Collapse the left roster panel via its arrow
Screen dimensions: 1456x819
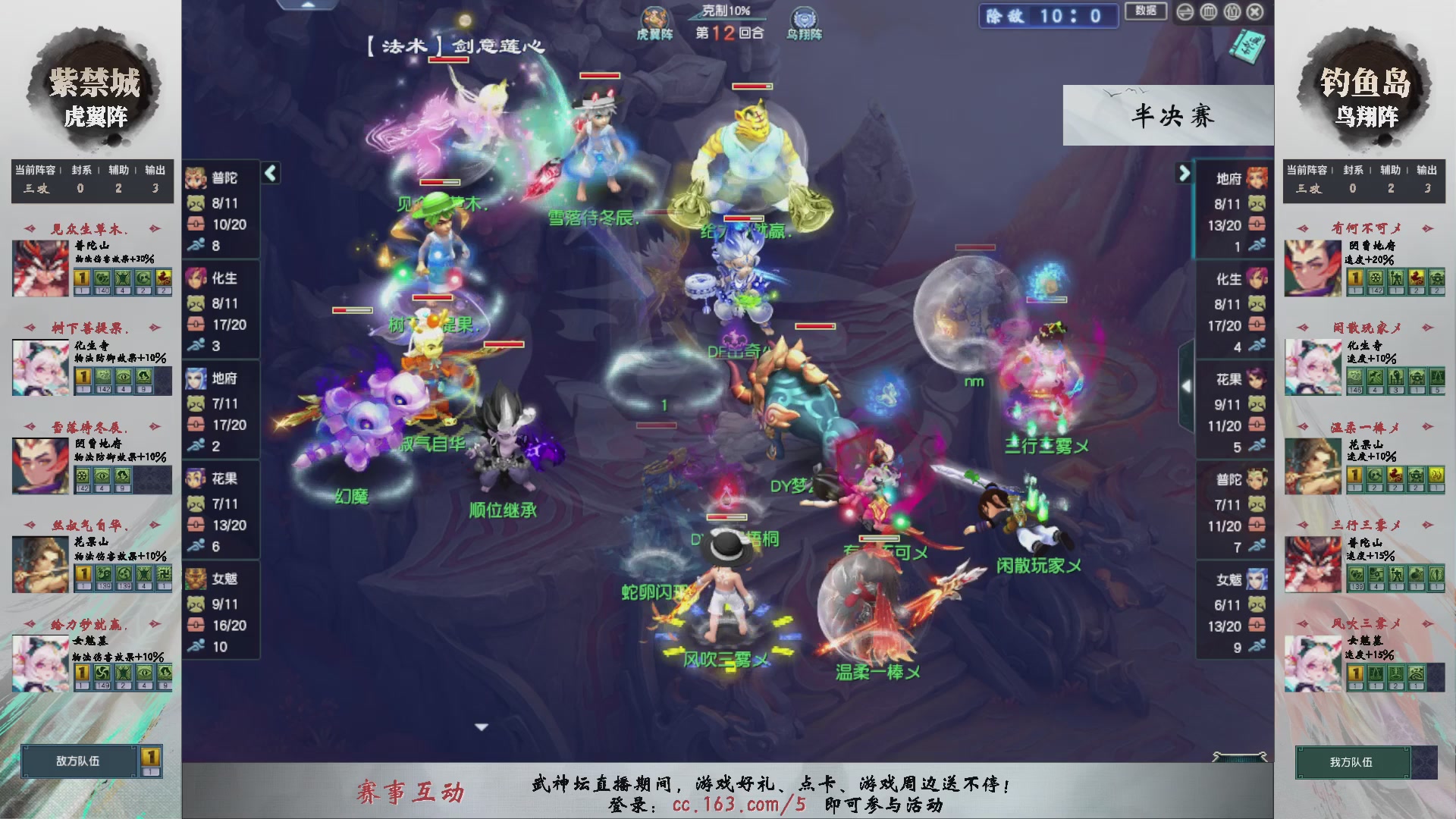pos(270,173)
